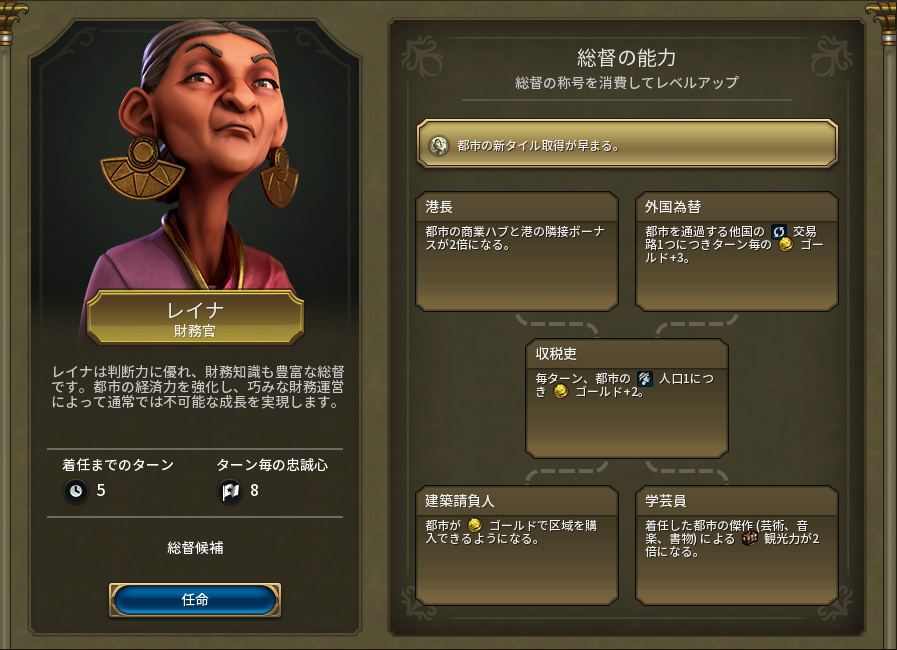Pick the 収税吏 promotion box
The width and height of the screenshot is (897, 650).
(x=626, y=398)
